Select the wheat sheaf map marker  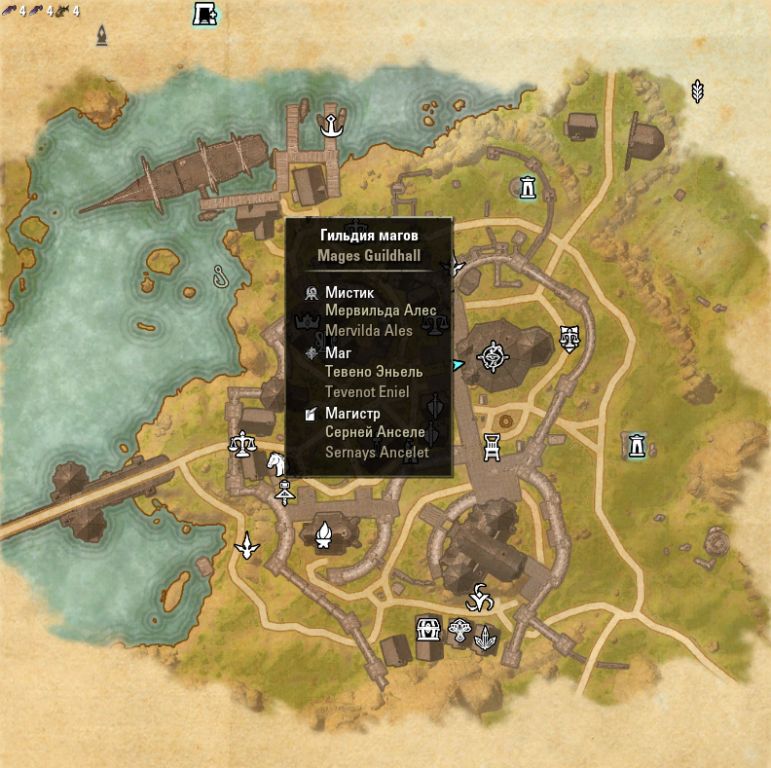click(697, 91)
